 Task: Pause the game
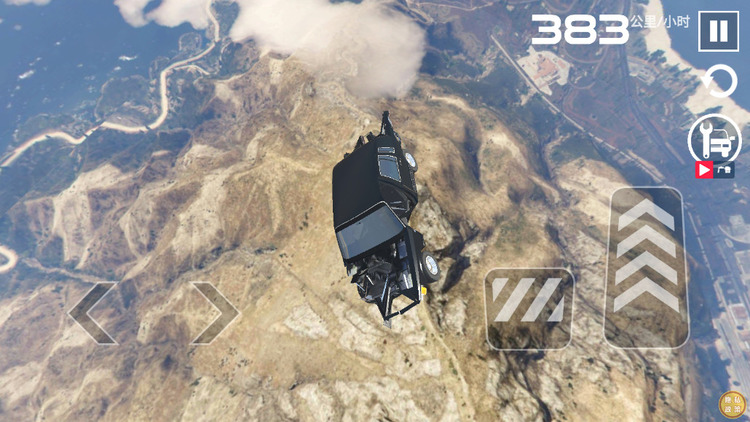point(718,31)
